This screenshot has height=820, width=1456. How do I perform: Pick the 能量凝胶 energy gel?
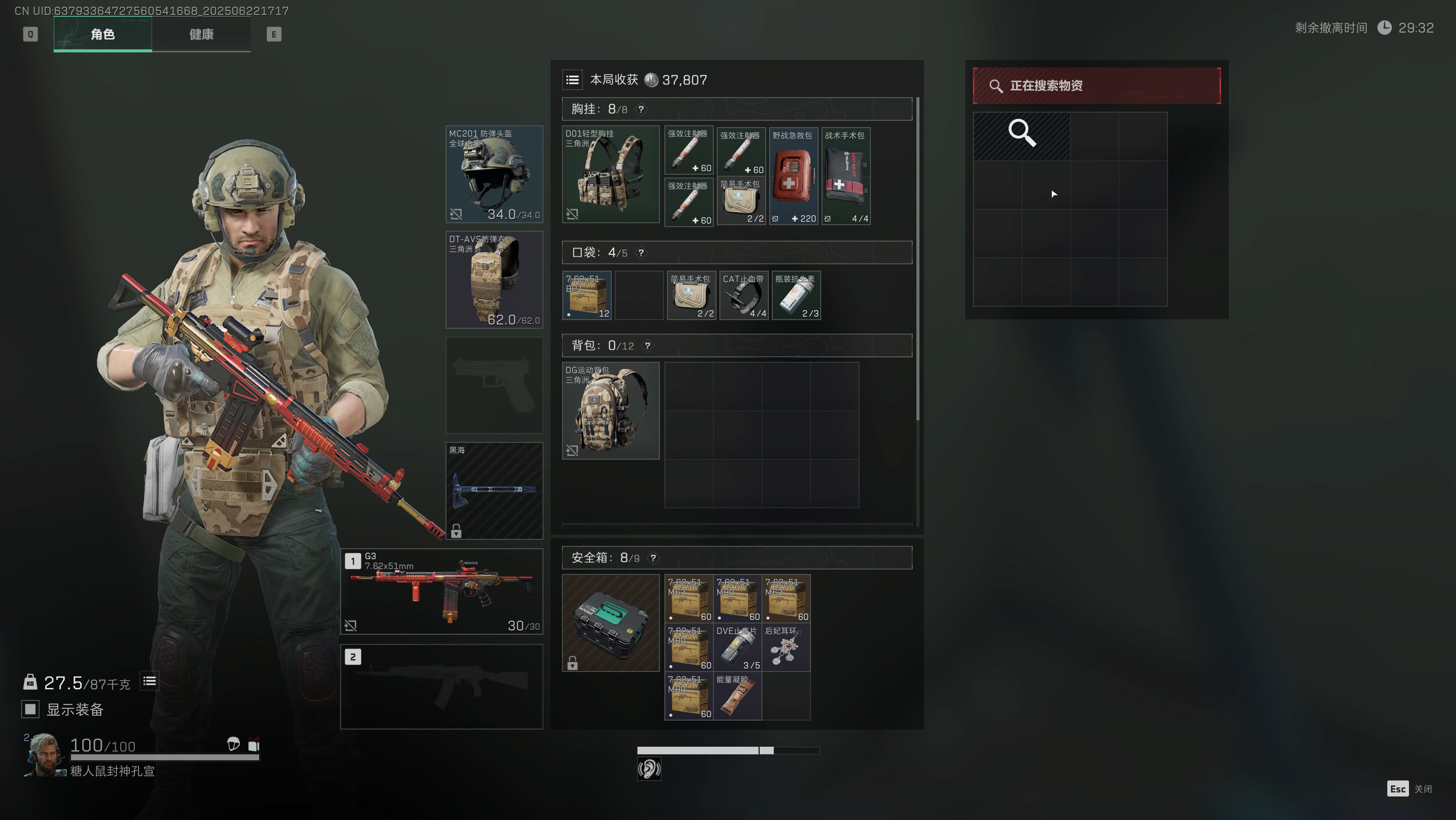pyautogui.click(x=737, y=696)
